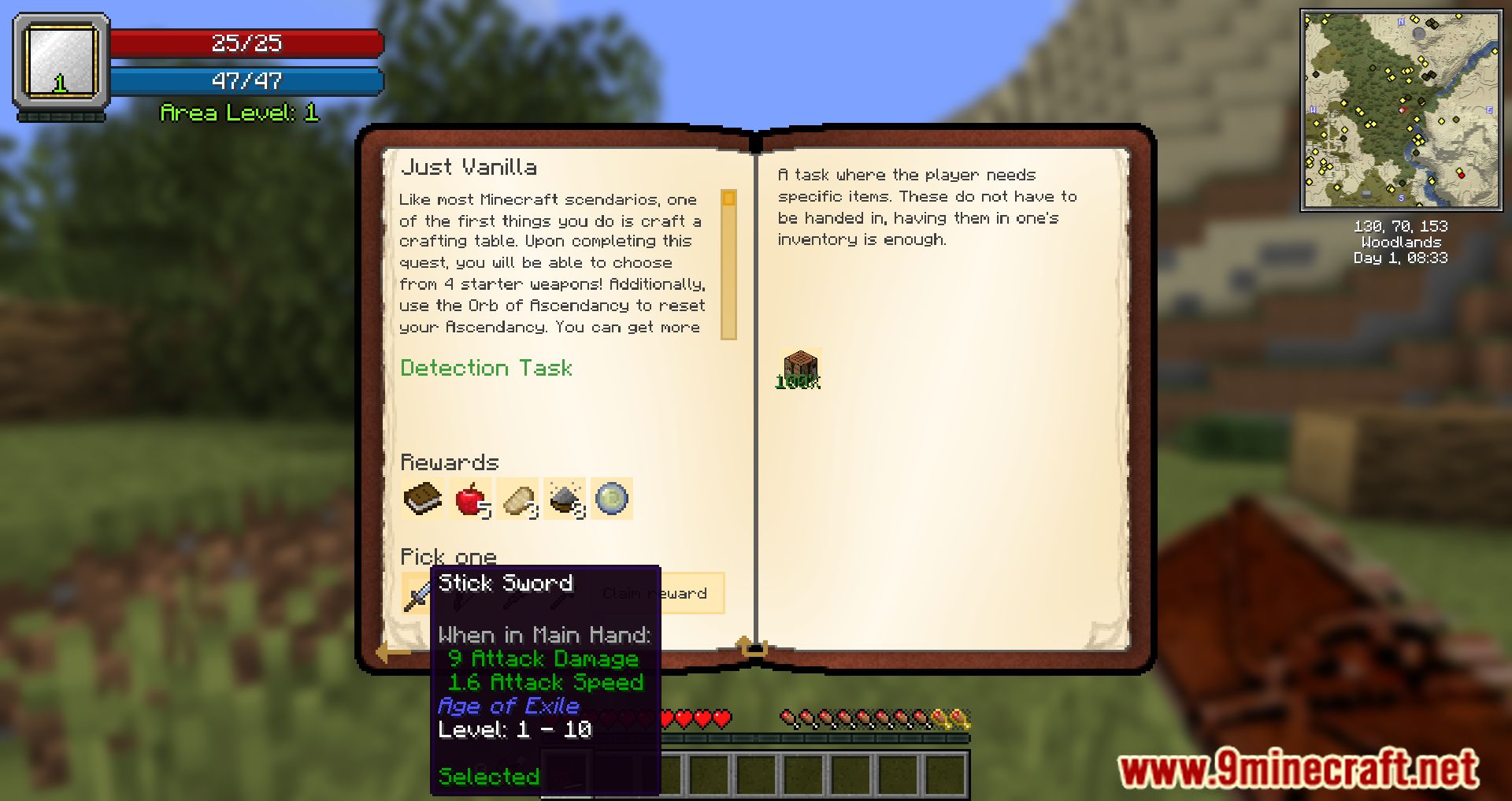Image resolution: width=1512 pixels, height=801 pixels.
Task: Select the book reward icon
Action: coord(421,498)
